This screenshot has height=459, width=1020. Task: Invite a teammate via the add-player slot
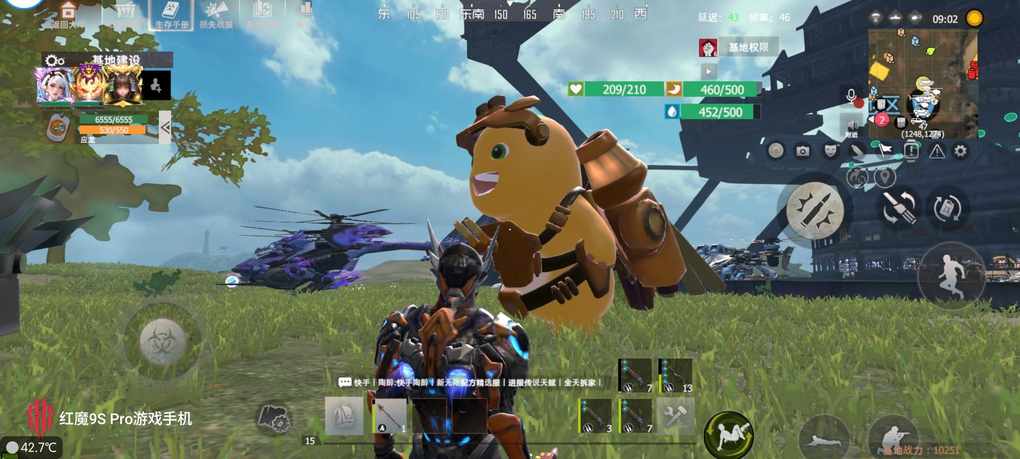coord(156,86)
